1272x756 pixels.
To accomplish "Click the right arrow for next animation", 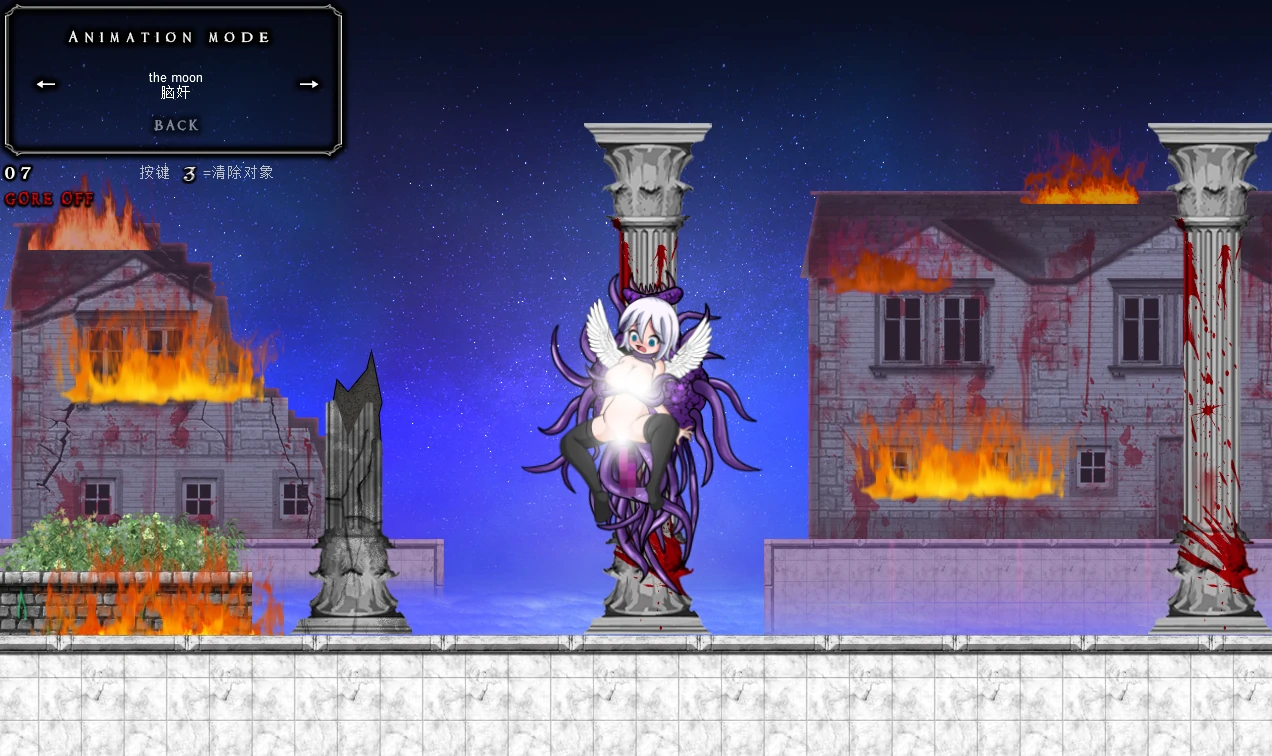I will 309,84.
